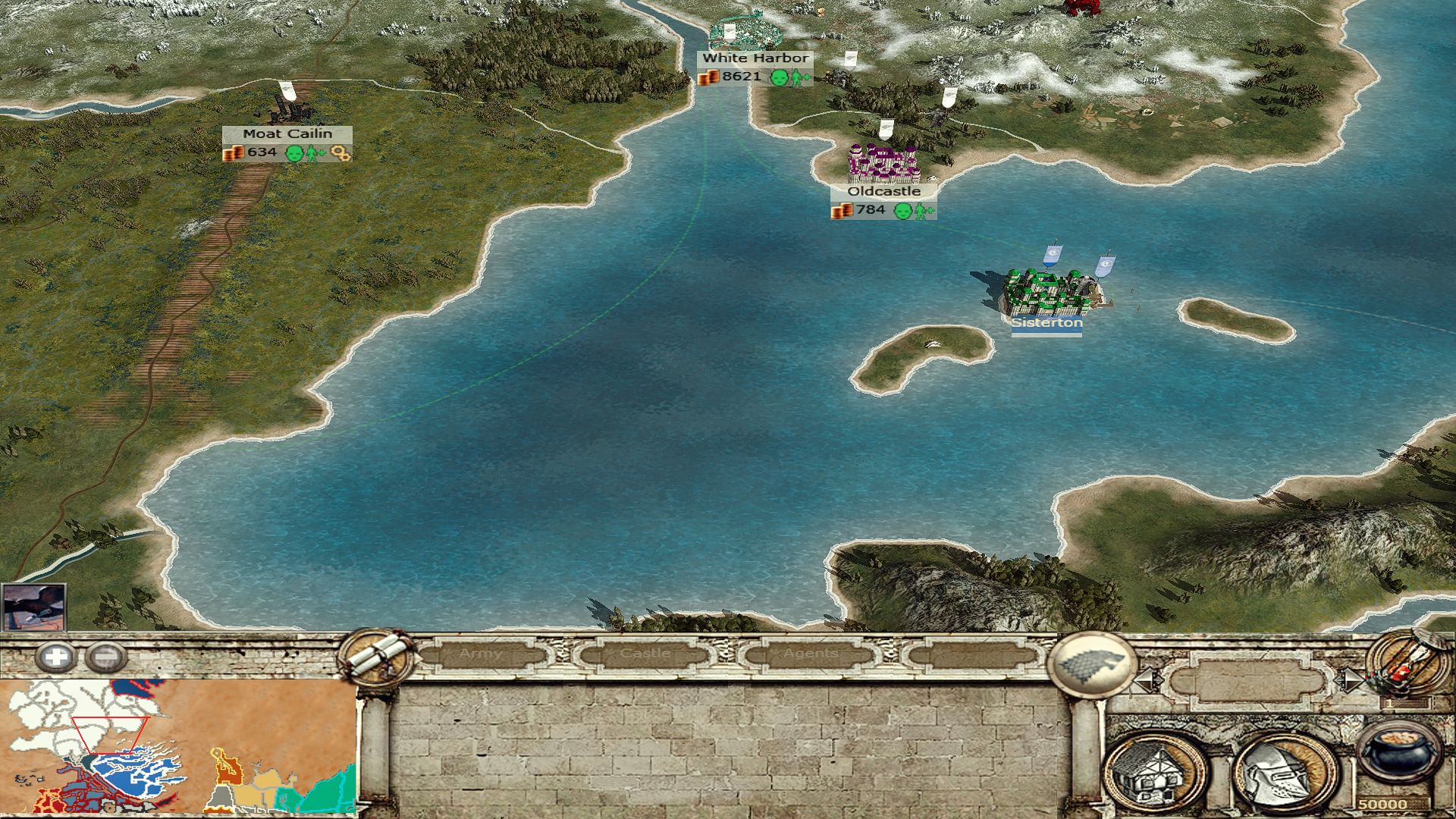The width and height of the screenshot is (1456, 819).
Task: Select the Moat Cailin settlement label
Action: point(287,134)
